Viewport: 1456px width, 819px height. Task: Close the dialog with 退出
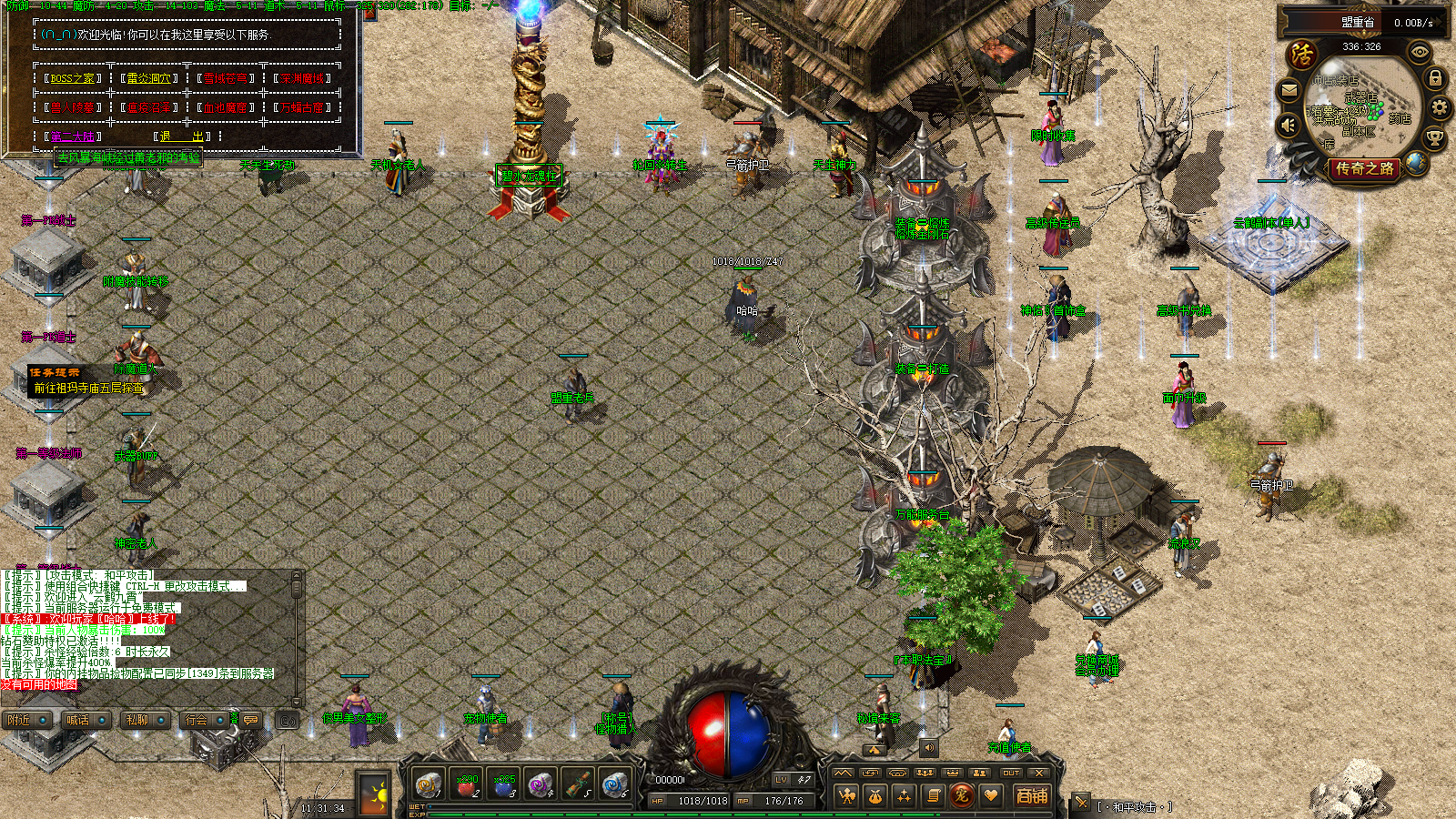182,136
